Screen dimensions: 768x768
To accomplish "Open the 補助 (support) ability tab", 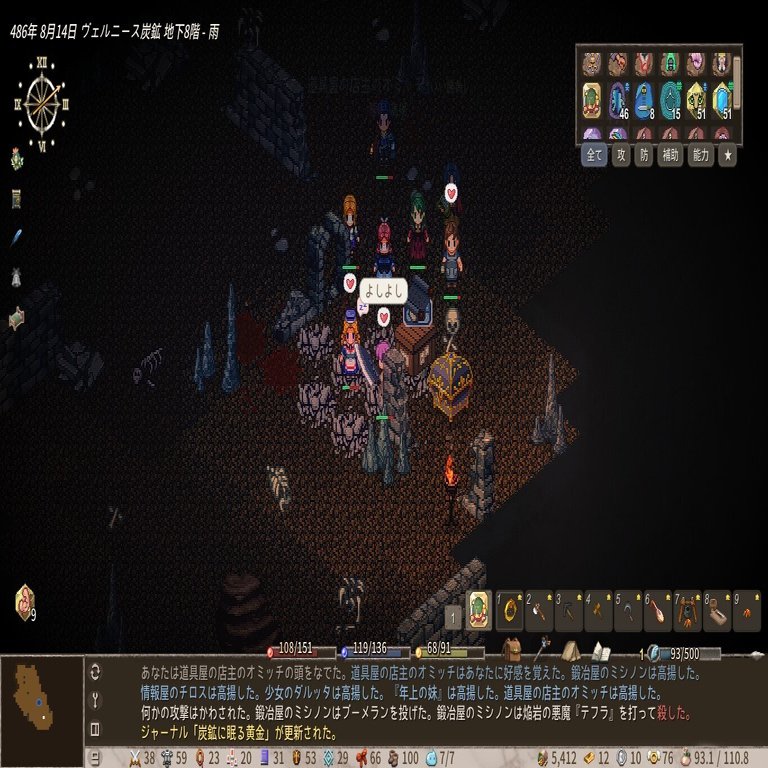I will pos(670,156).
